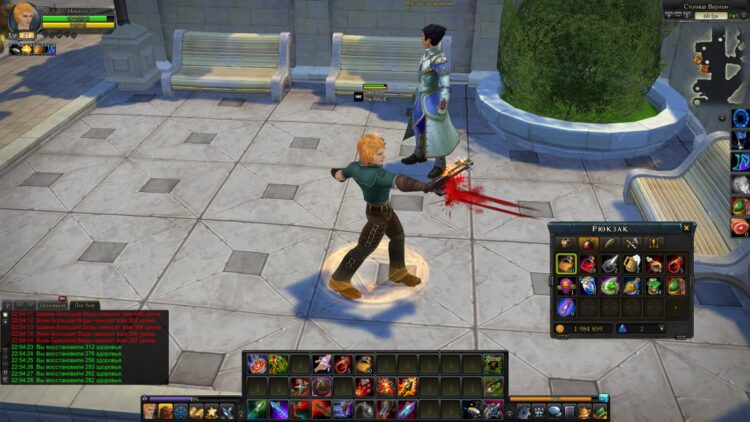
Task: Click the player portrait in top-left
Action: 24,20
